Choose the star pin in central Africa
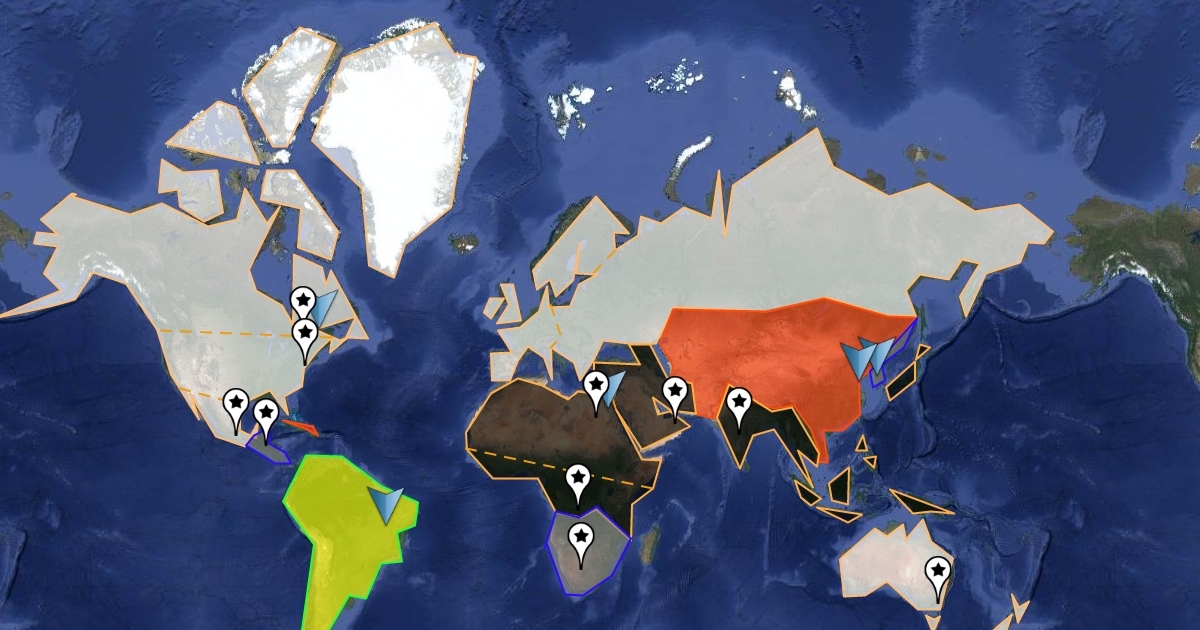 [x=578, y=479]
